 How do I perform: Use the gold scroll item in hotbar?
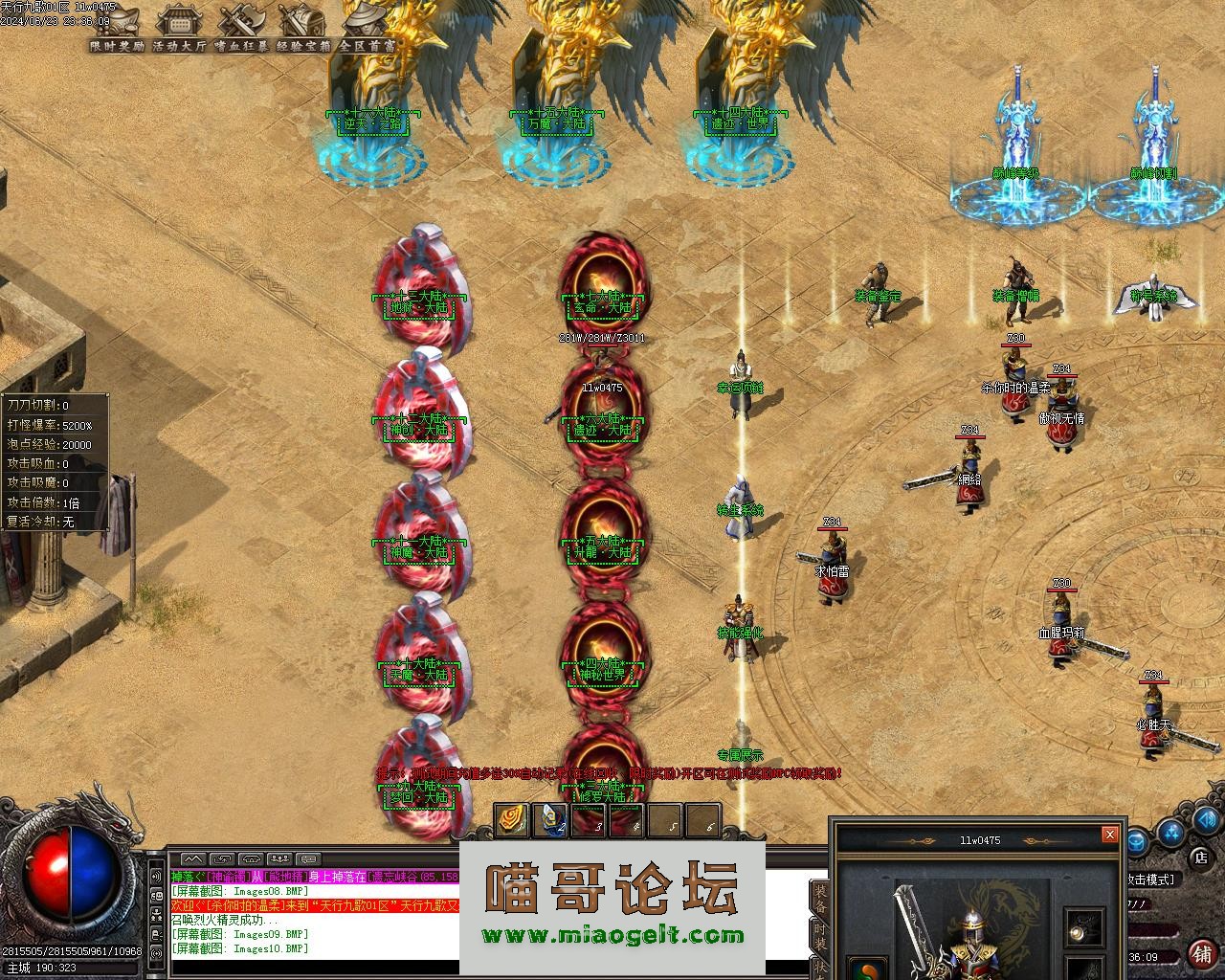point(510,820)
